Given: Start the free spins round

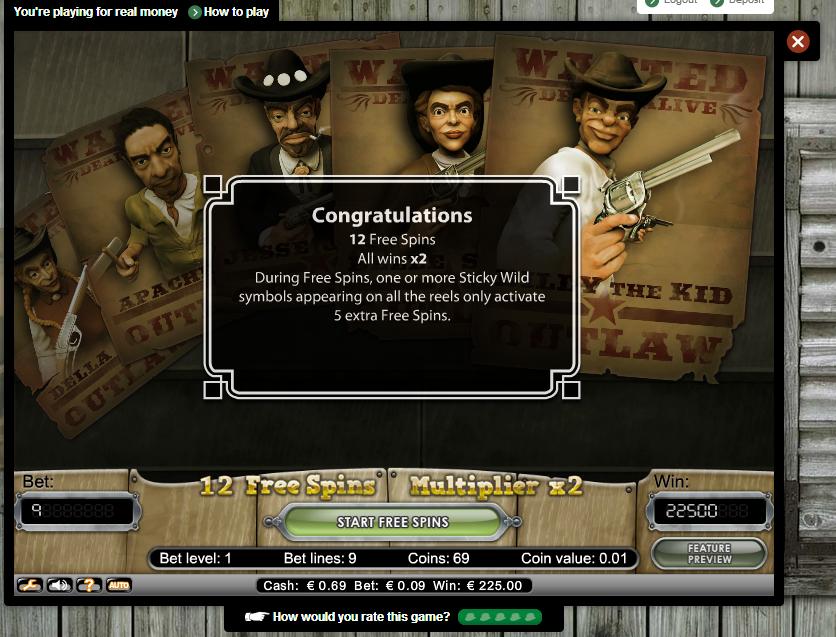Looking at the screenshot, I should click(392, 522).
